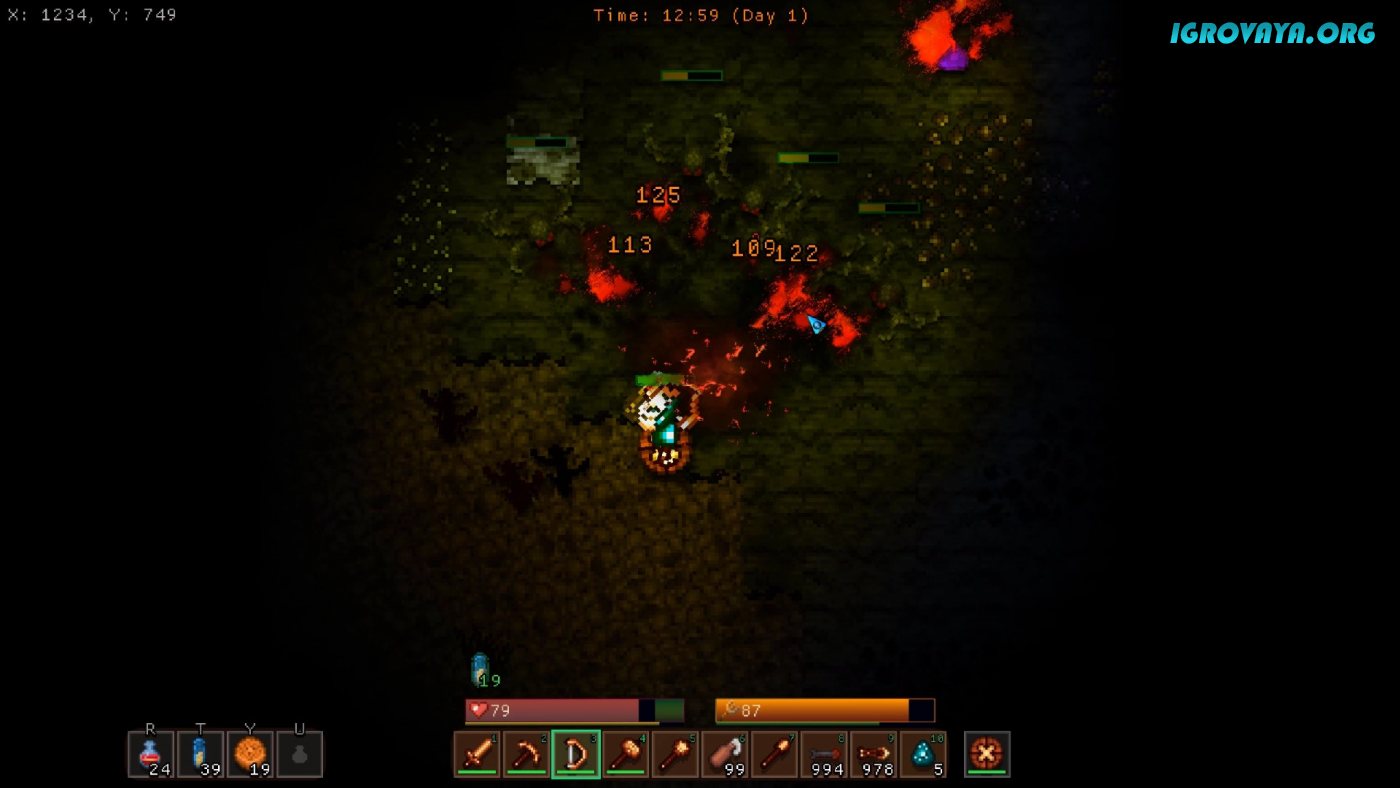
Task: Choose the staff in hotbar slot 7
Action: [775, 754]
